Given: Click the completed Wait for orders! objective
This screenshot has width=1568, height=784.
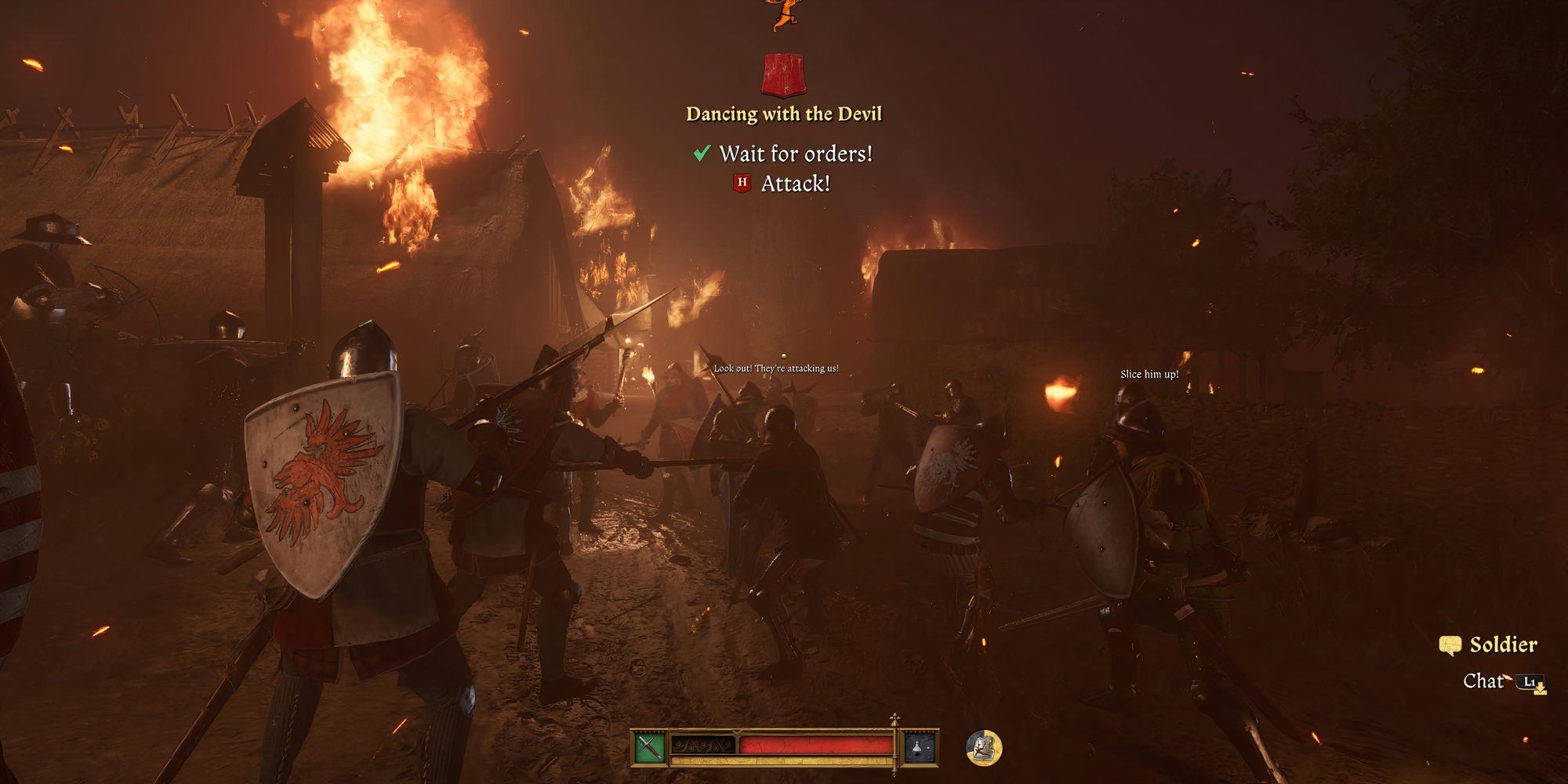Looking at the screenshot, I should click(x=794, y=154).
